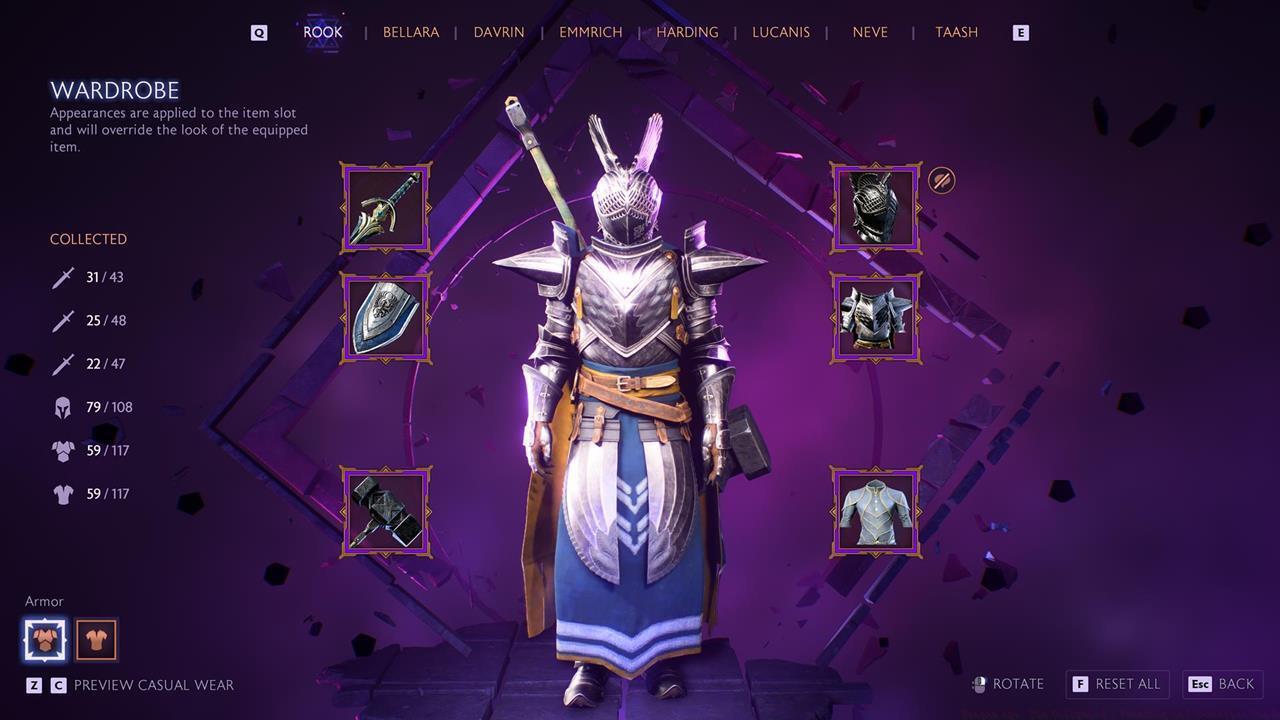Click the E key icon near TAASH
This screenshot has width=1280, height=720.
click(x=1021, y=31)
